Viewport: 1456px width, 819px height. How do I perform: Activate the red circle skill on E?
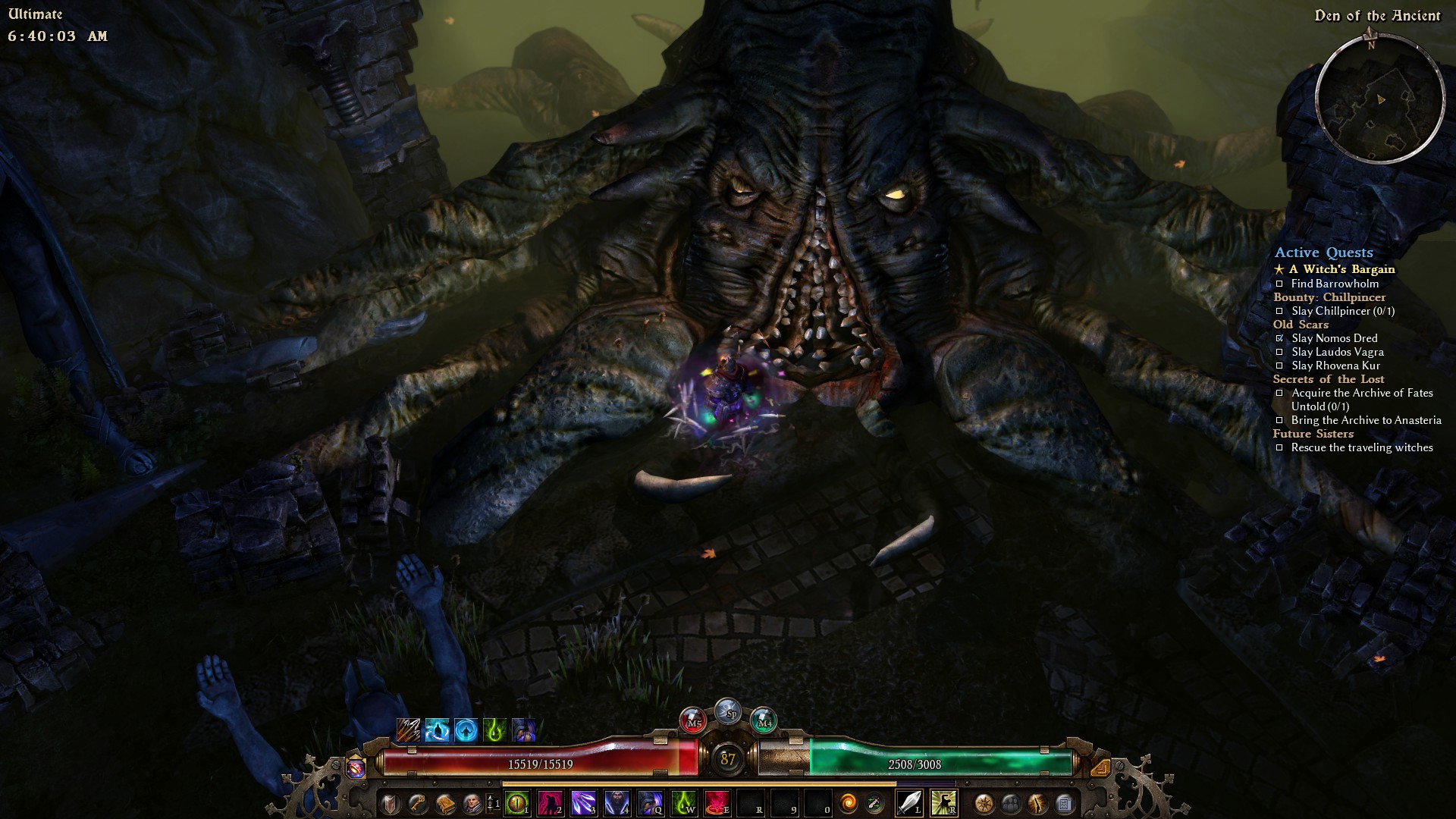pos(717,803)
